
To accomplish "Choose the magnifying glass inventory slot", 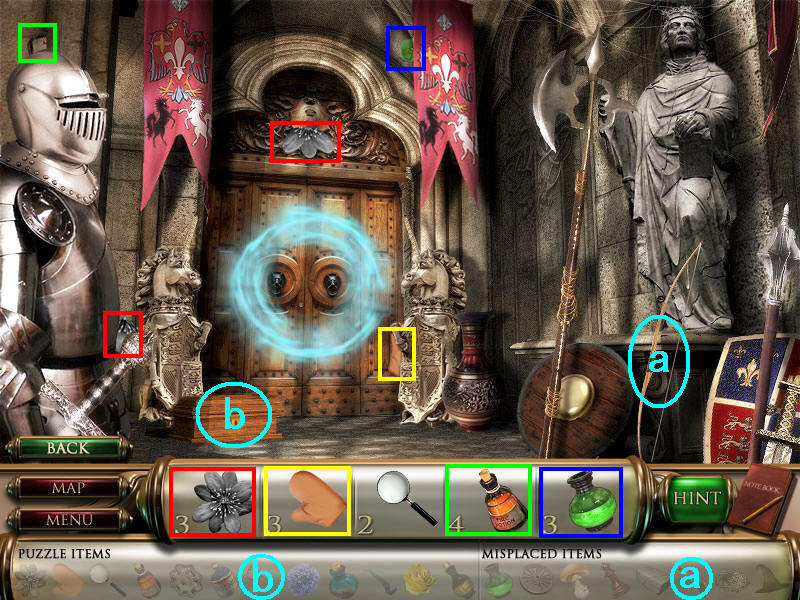I will [400, 501].
